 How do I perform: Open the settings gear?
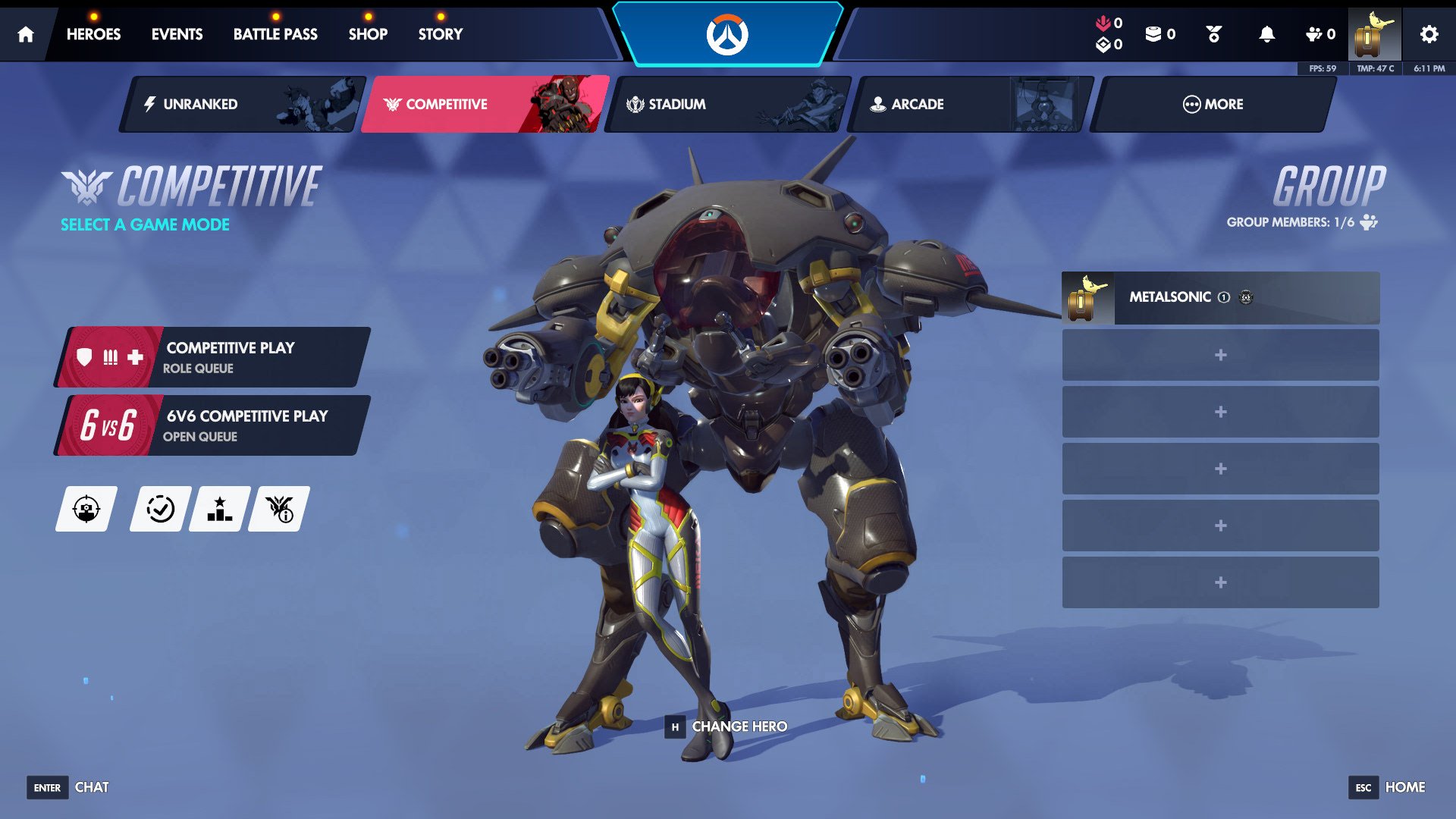tap(1429, 34)
